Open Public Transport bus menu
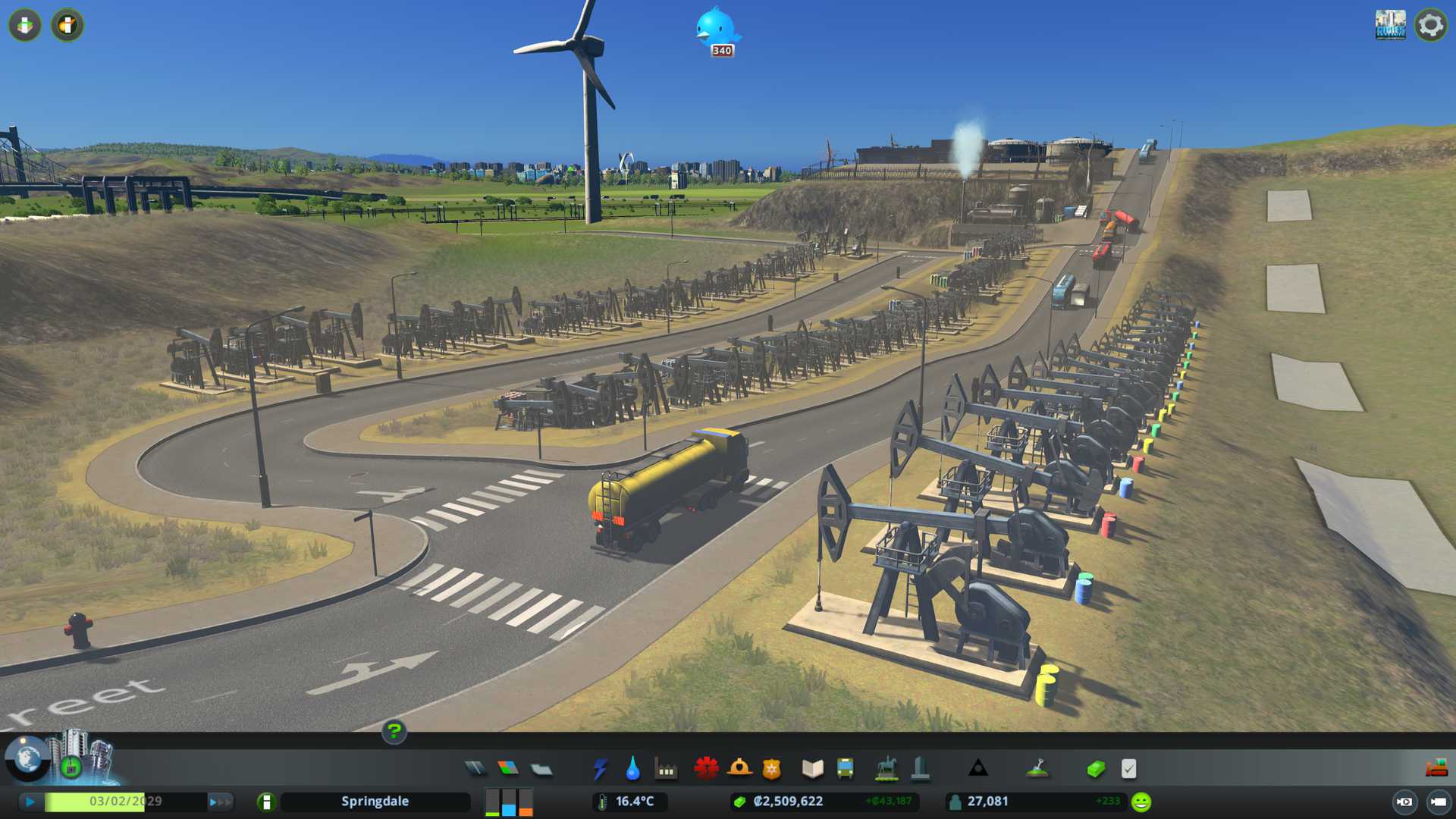 click(845, 769)
